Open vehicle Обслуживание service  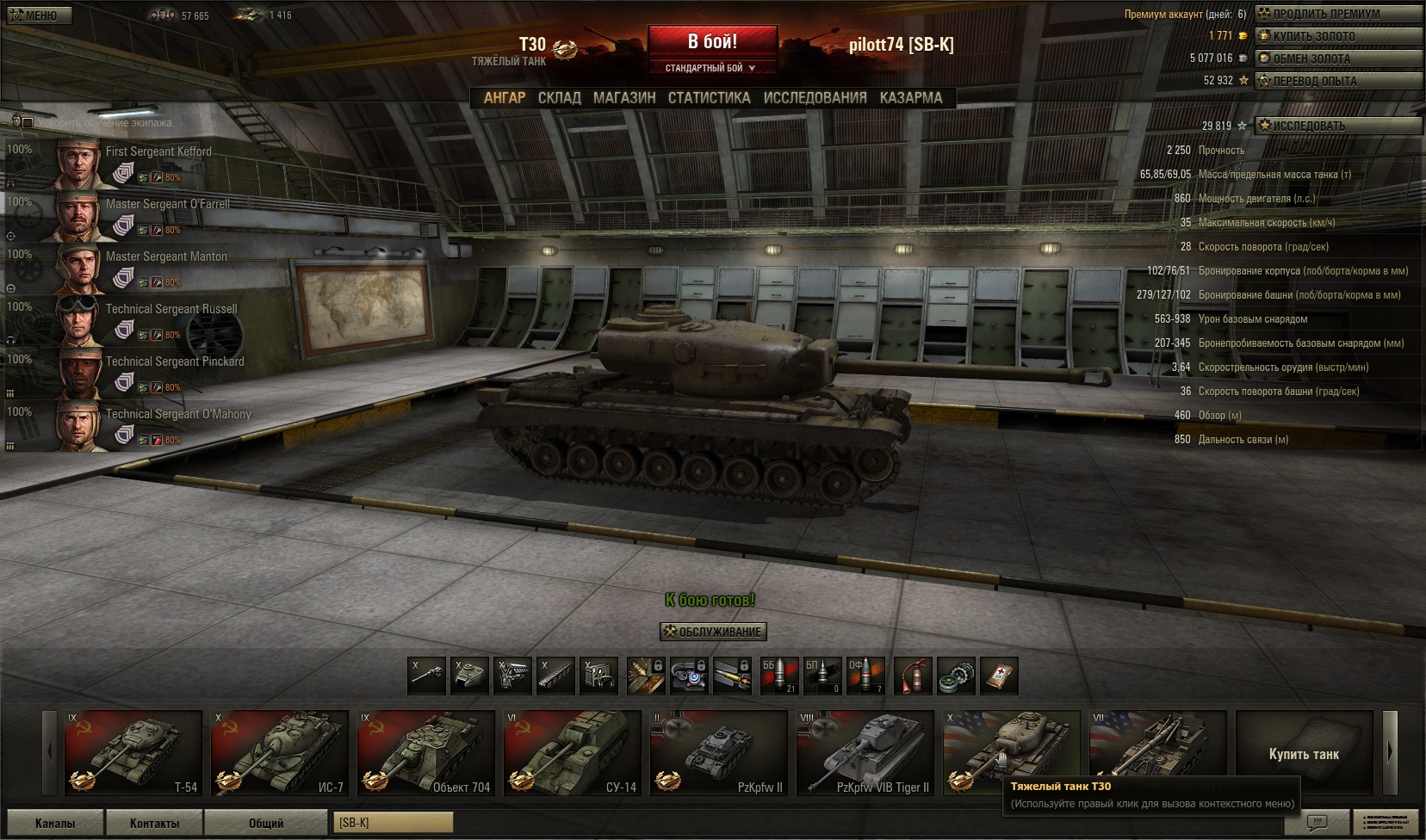coord(713,632)
